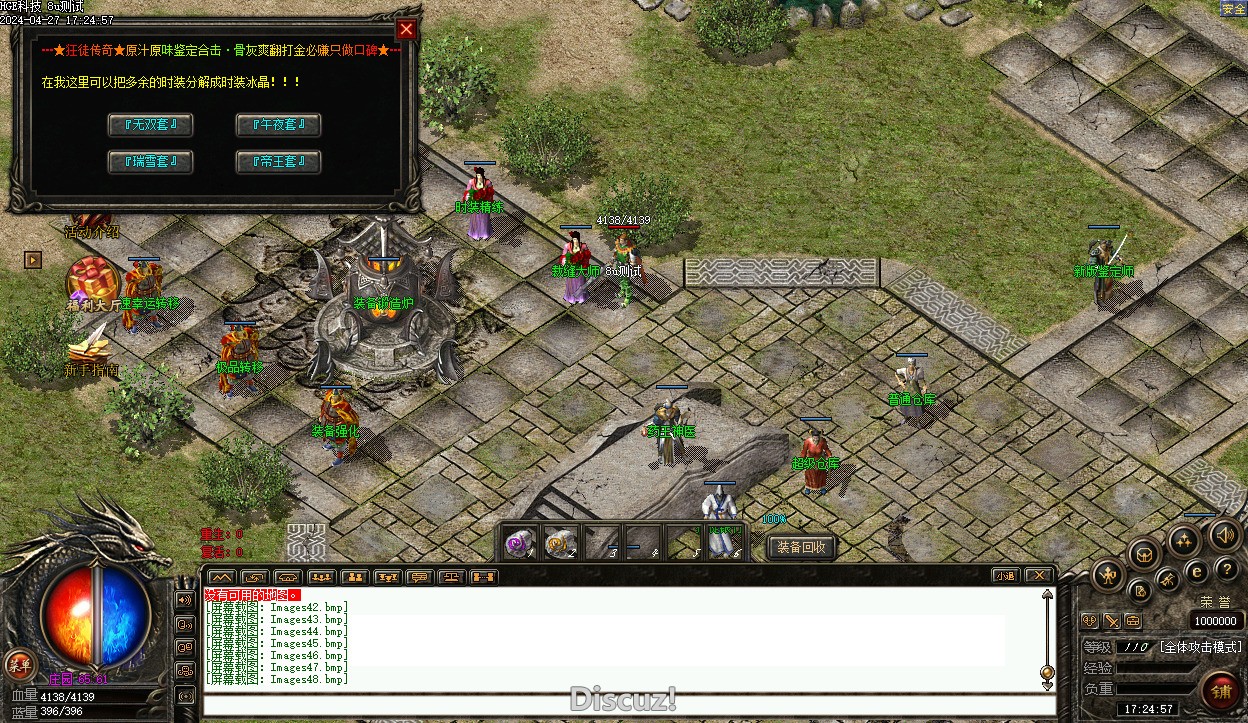Viewport: 1248px width, 723px height.
Task: Open the 福利大厅 gift box icon
Action: tap(93, 280)
